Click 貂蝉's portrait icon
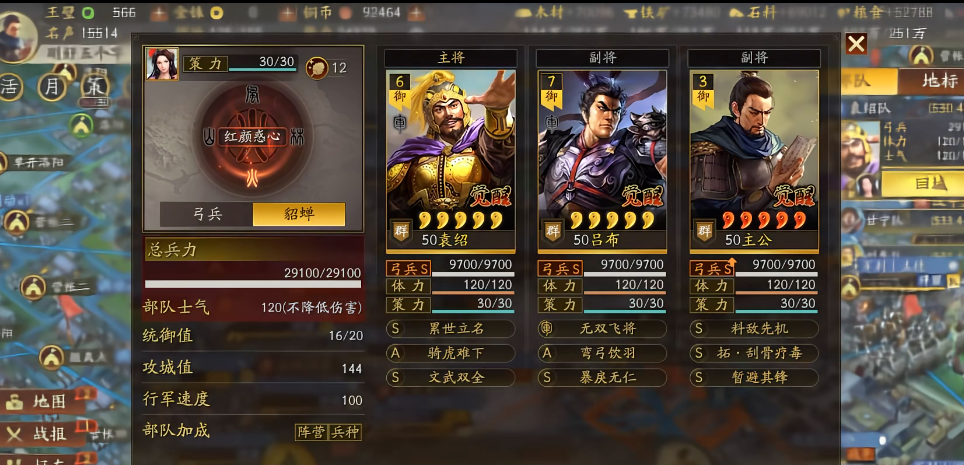 click(x=162, y=64)
